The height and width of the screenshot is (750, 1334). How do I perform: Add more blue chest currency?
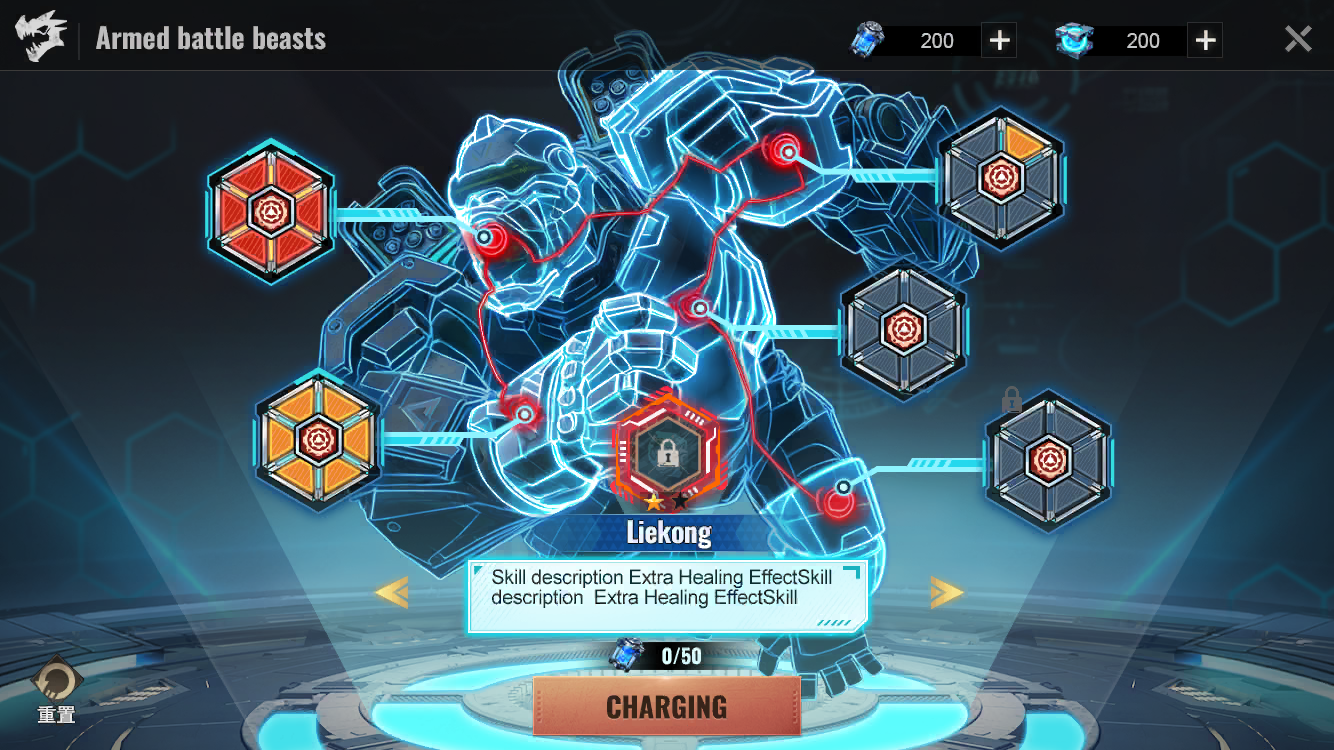(1205, 40)
